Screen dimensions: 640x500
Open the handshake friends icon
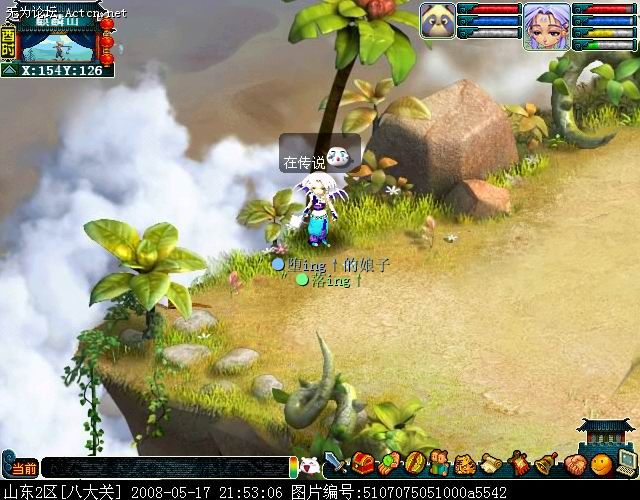[x=574, y=465]
